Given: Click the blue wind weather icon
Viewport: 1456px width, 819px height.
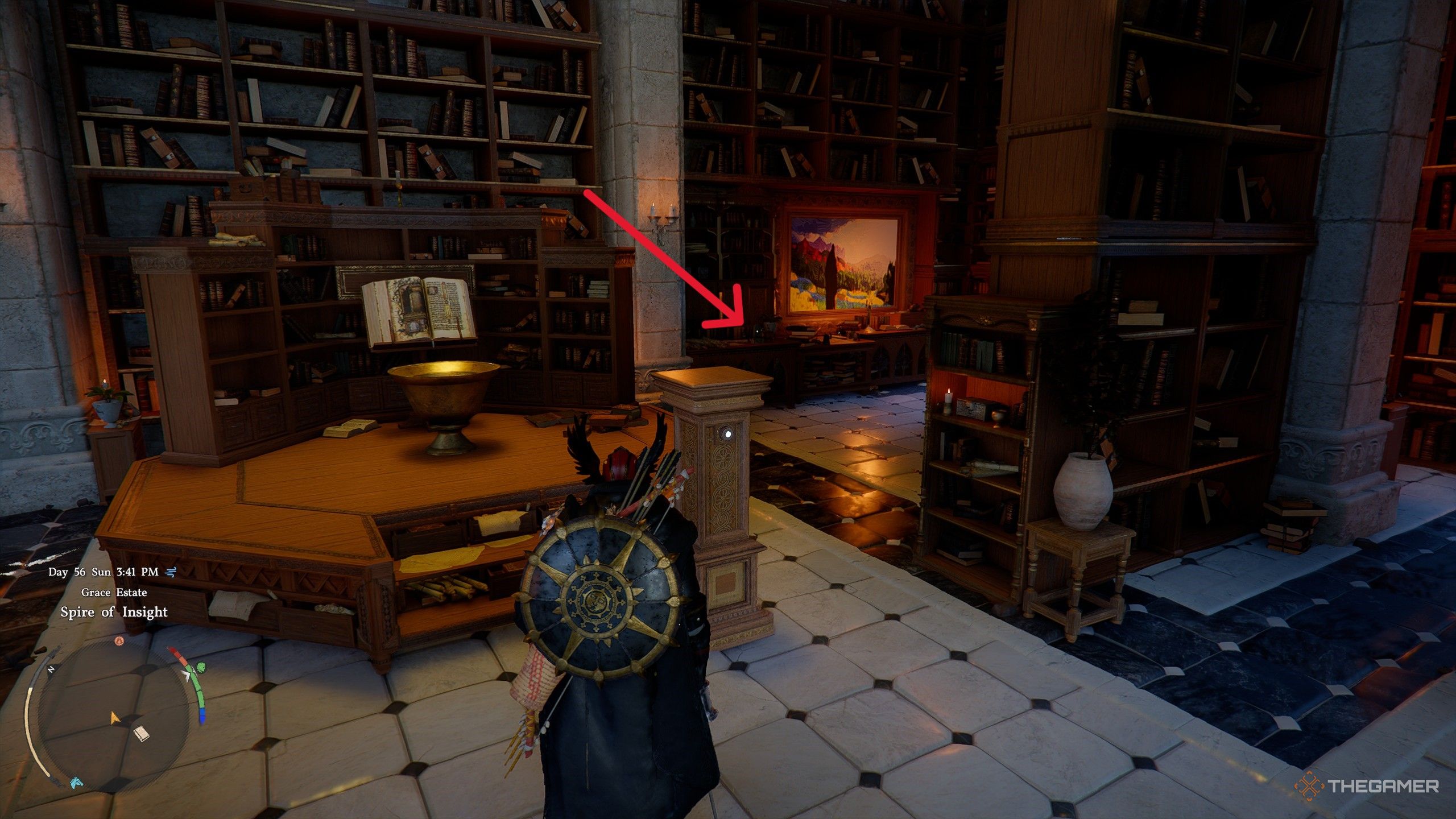Looking at the screenshot, I should 170,572.
